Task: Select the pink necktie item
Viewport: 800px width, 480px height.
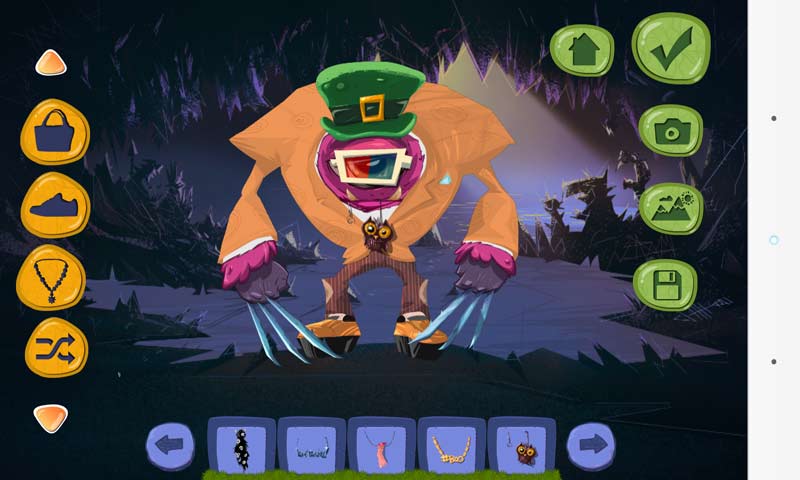Action: [381, 446]
